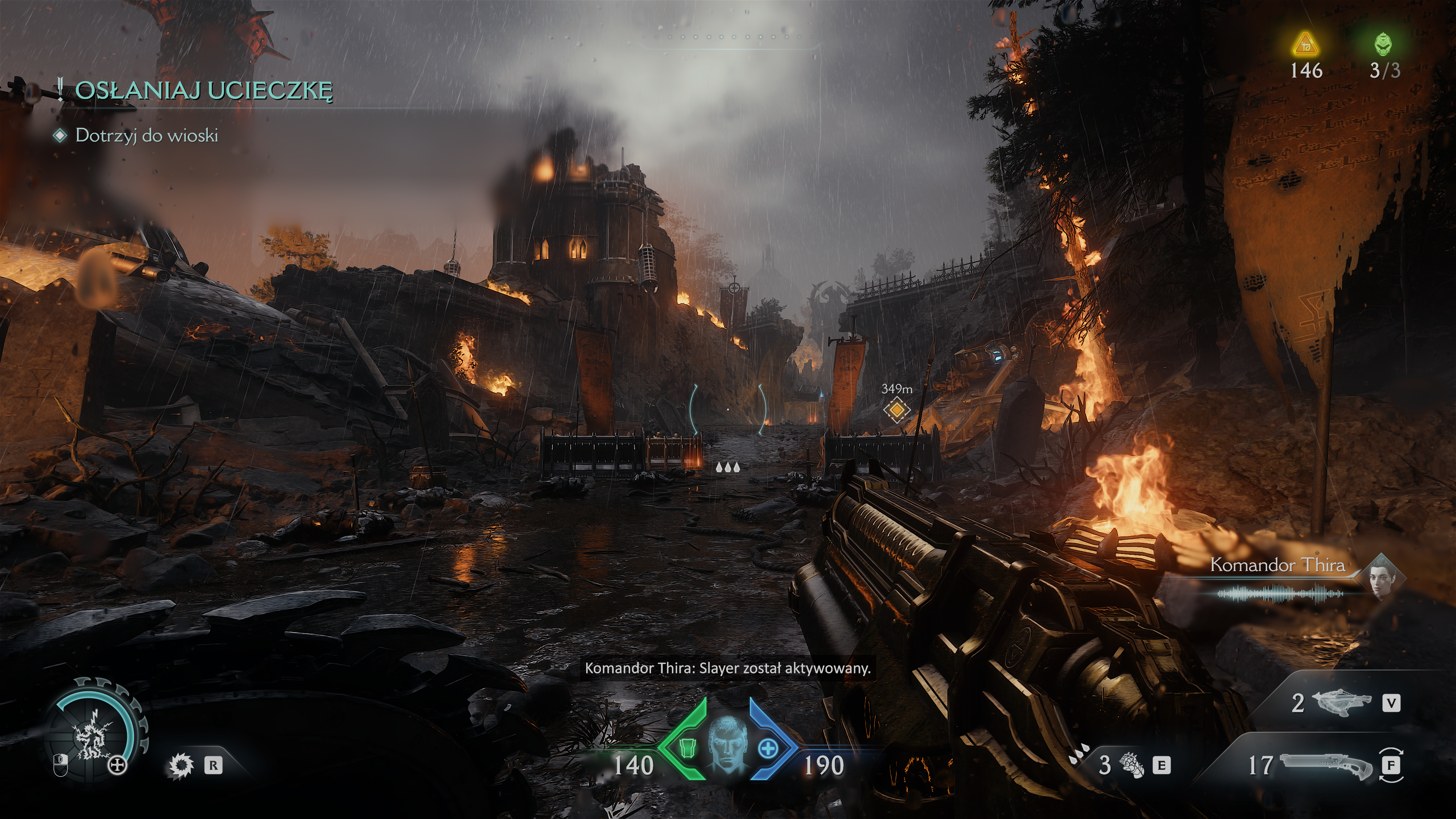Click the blue health cross icon
The height and width of the screenshot is (819, 1456).
[x=768, y=750]
